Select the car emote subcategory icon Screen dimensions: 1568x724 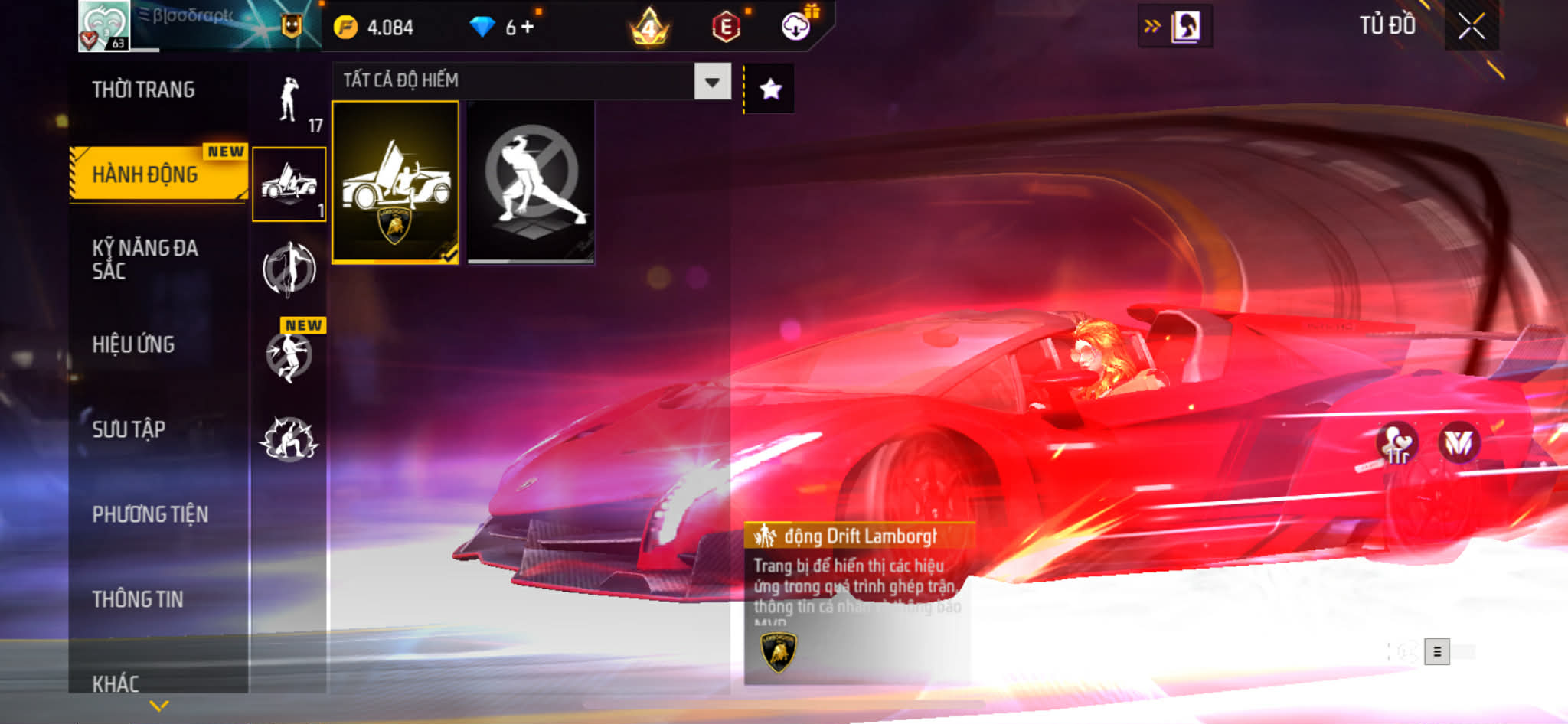coord(289,184)
